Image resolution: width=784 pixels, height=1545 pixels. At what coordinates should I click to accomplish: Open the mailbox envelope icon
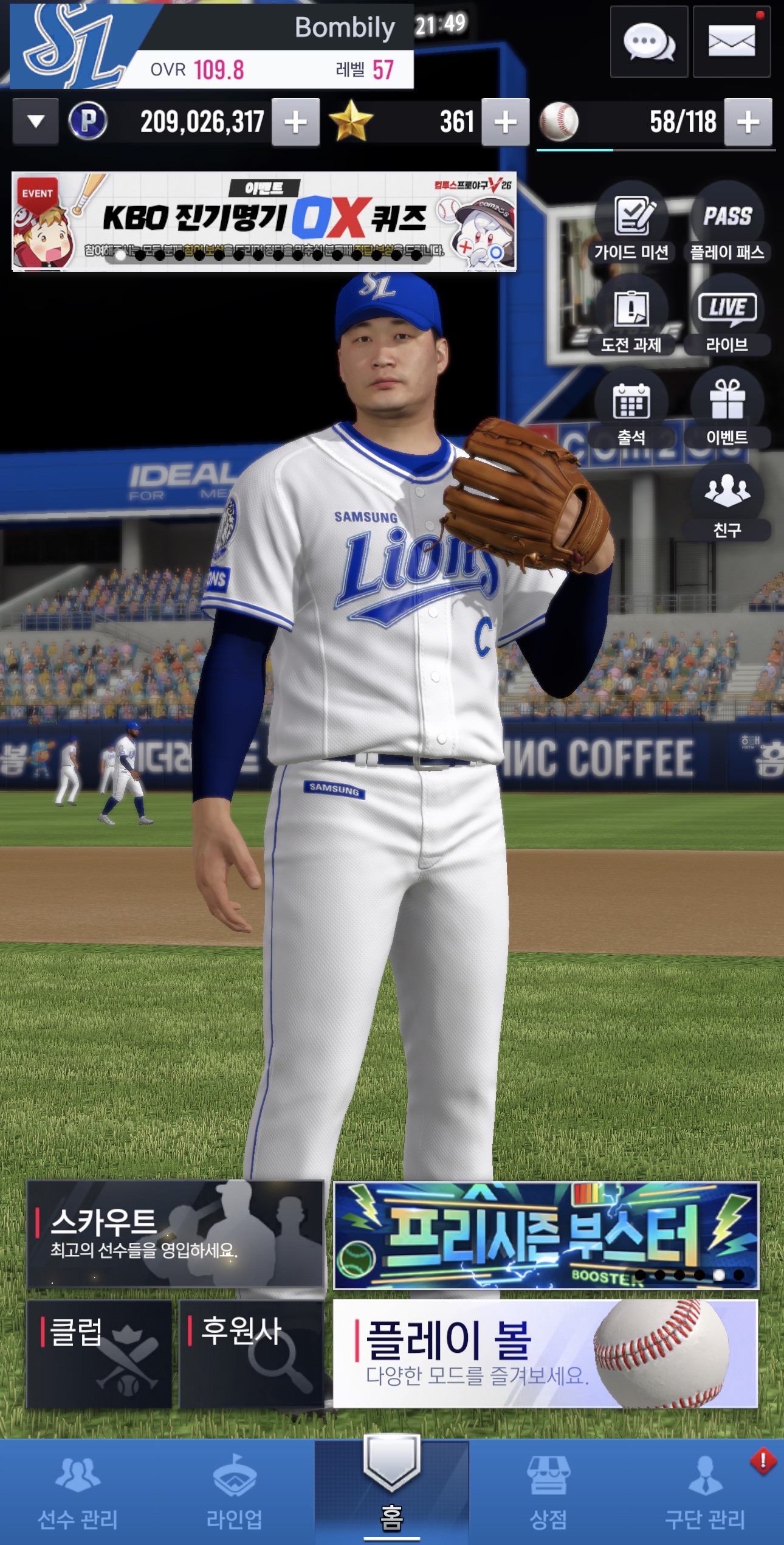[x=731, y=42]
